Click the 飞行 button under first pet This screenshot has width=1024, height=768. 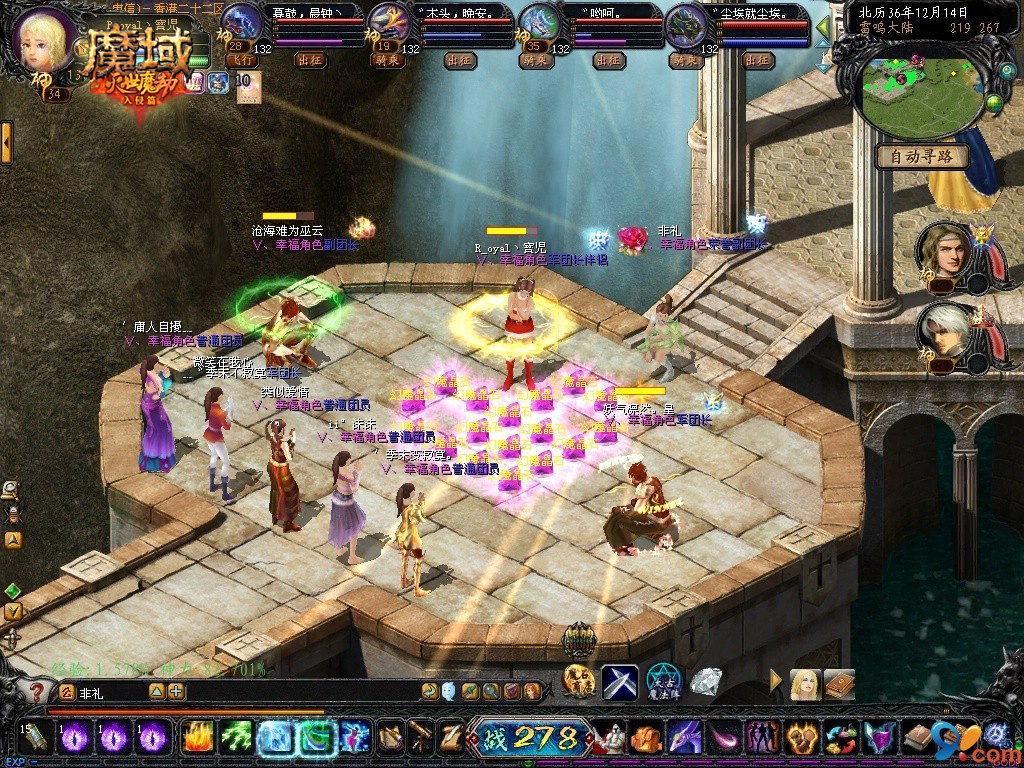(x=242, y=60)
